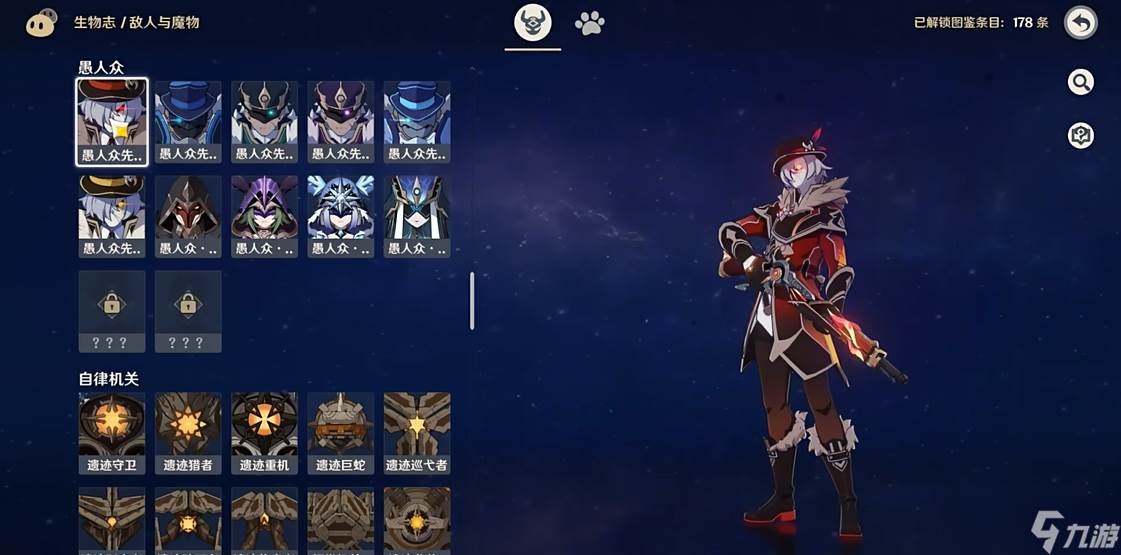The height and width of the screenshot is (555, 1121).
Task: Open the bestiary search magnifier
Action: click(1080, 82)
